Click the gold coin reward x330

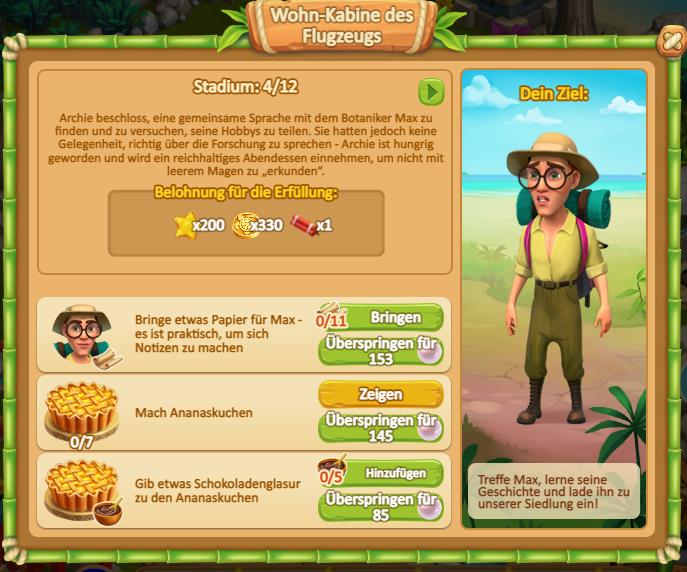pyautogui.click(x=245, y=226)
